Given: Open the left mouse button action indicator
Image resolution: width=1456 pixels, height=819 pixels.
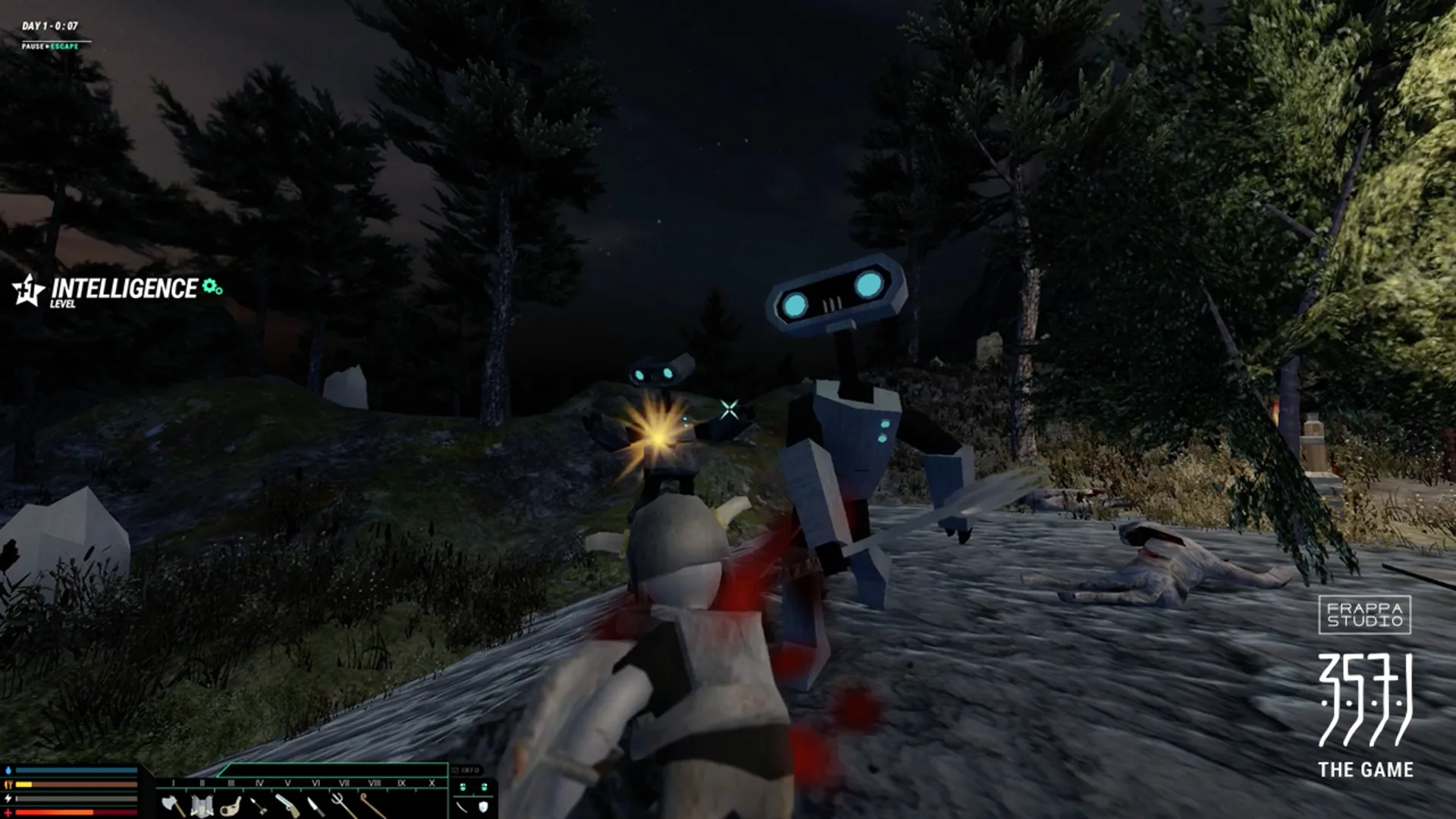Looking at the screenshot, I should point(463,787).
